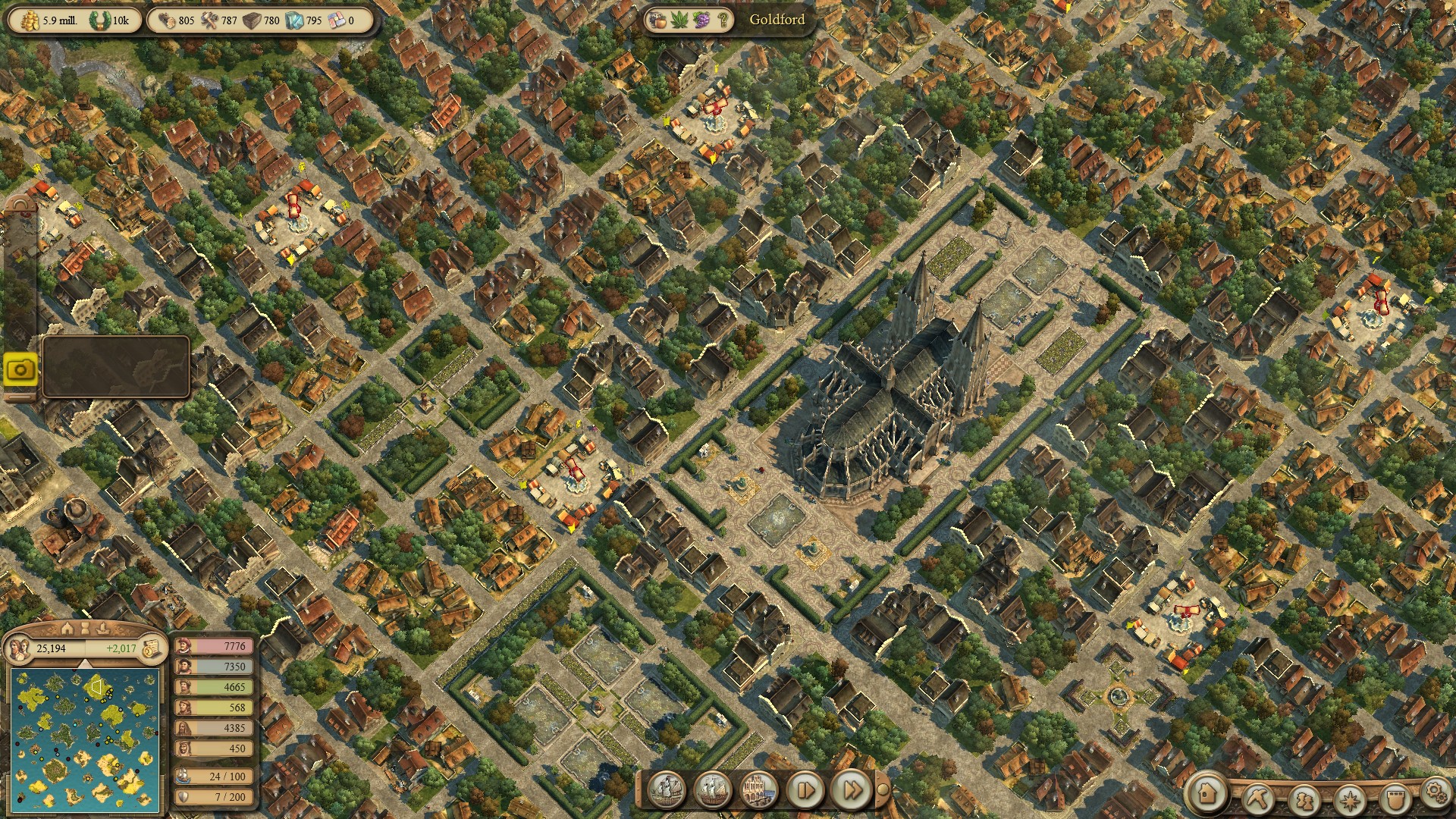Image resolution: width=1456 pixels, height=819 pixels.
Task: Click the question mark fertility icon
Action: click(723, 20)
